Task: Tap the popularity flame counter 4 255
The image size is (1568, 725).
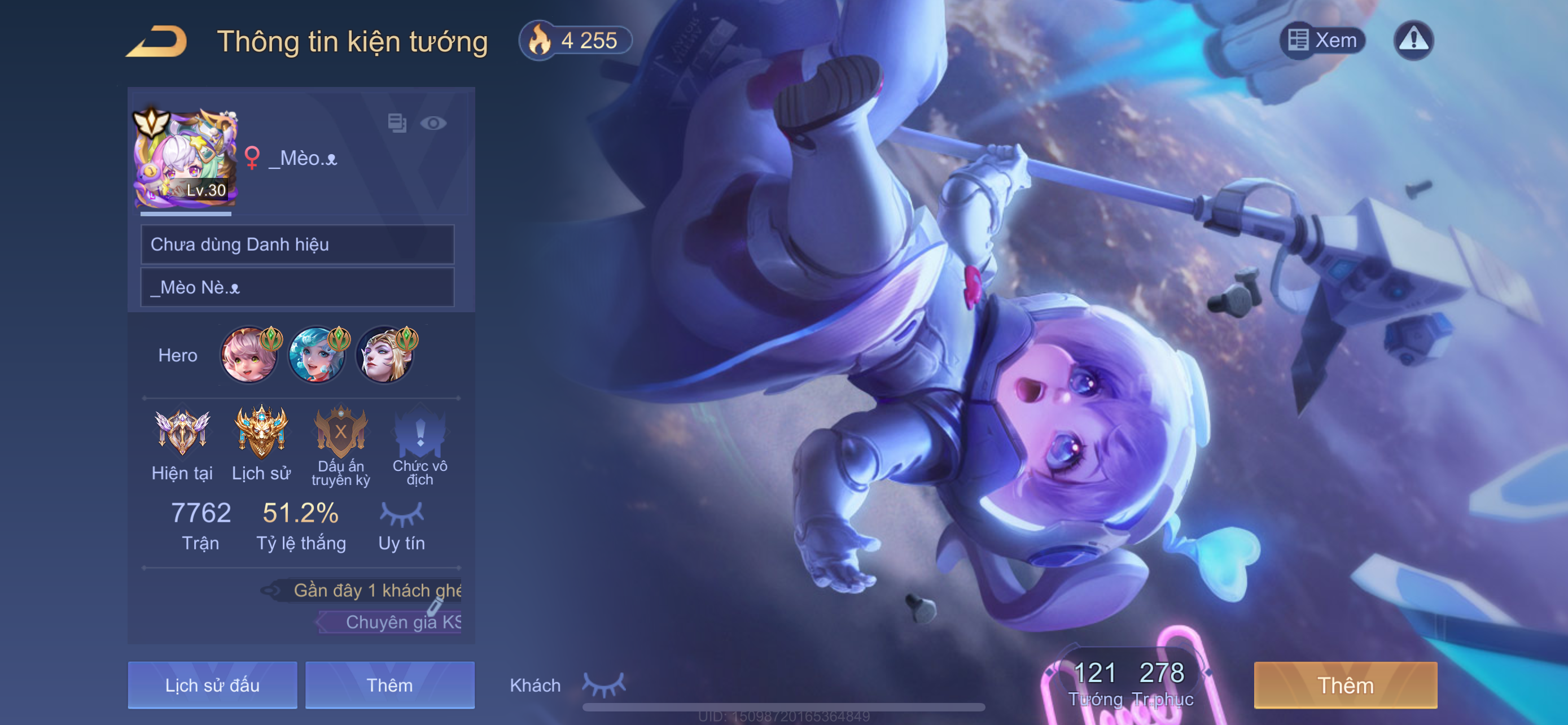Action: (x=575, y=41)
